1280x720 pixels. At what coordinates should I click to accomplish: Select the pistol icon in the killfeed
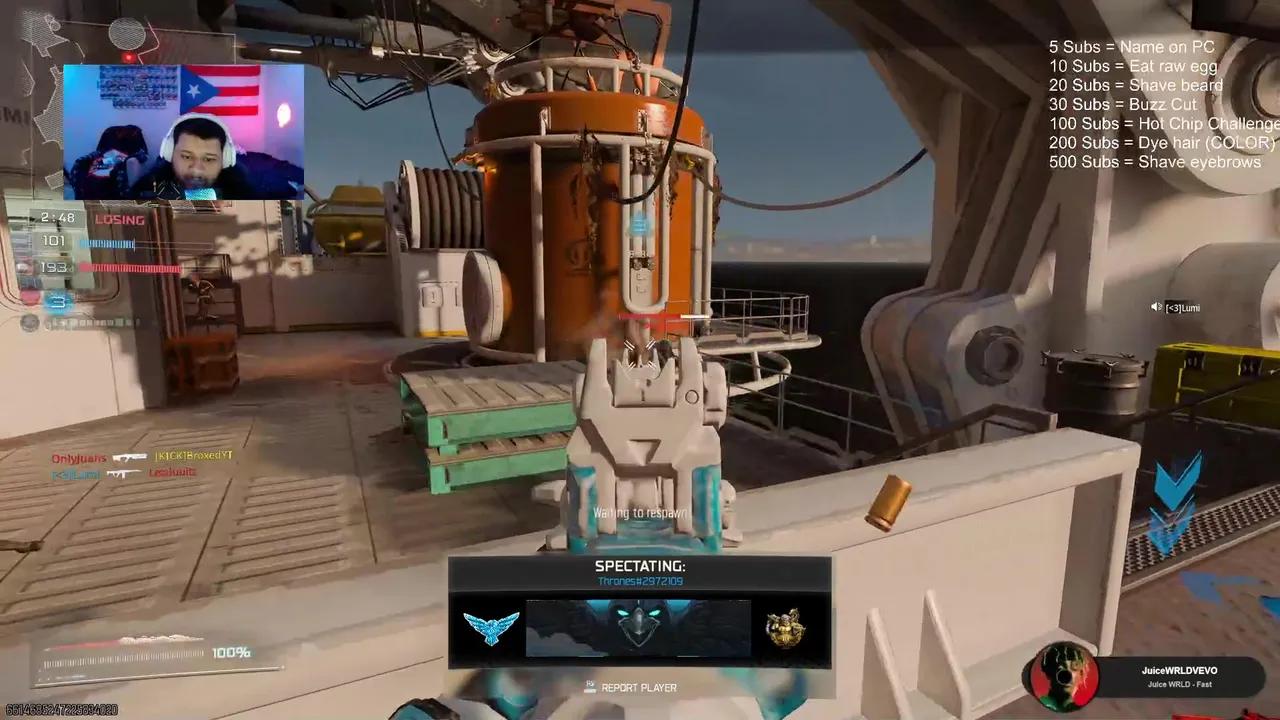pos(130,458)
